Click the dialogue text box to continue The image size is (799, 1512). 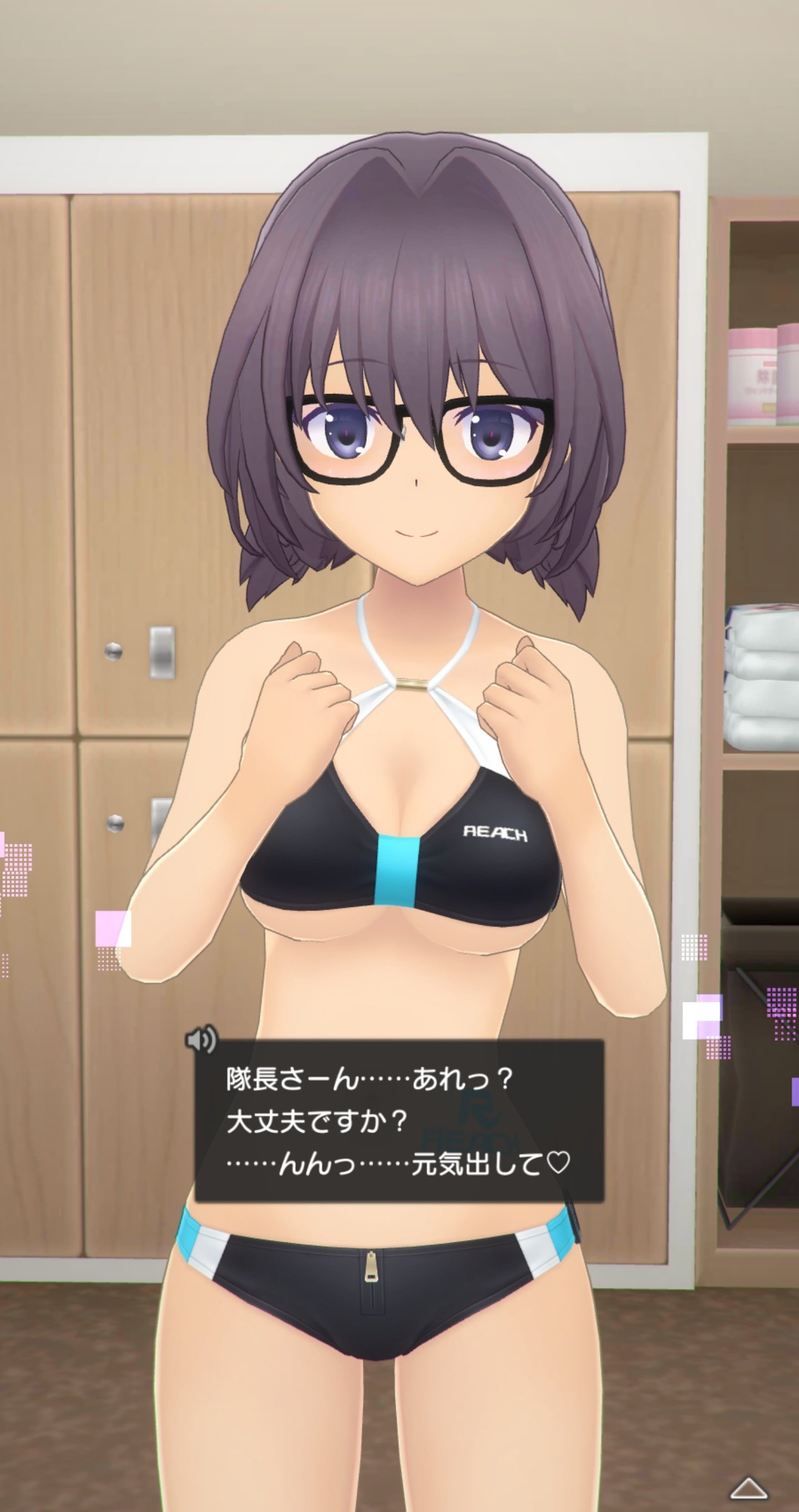(399, 1120)
